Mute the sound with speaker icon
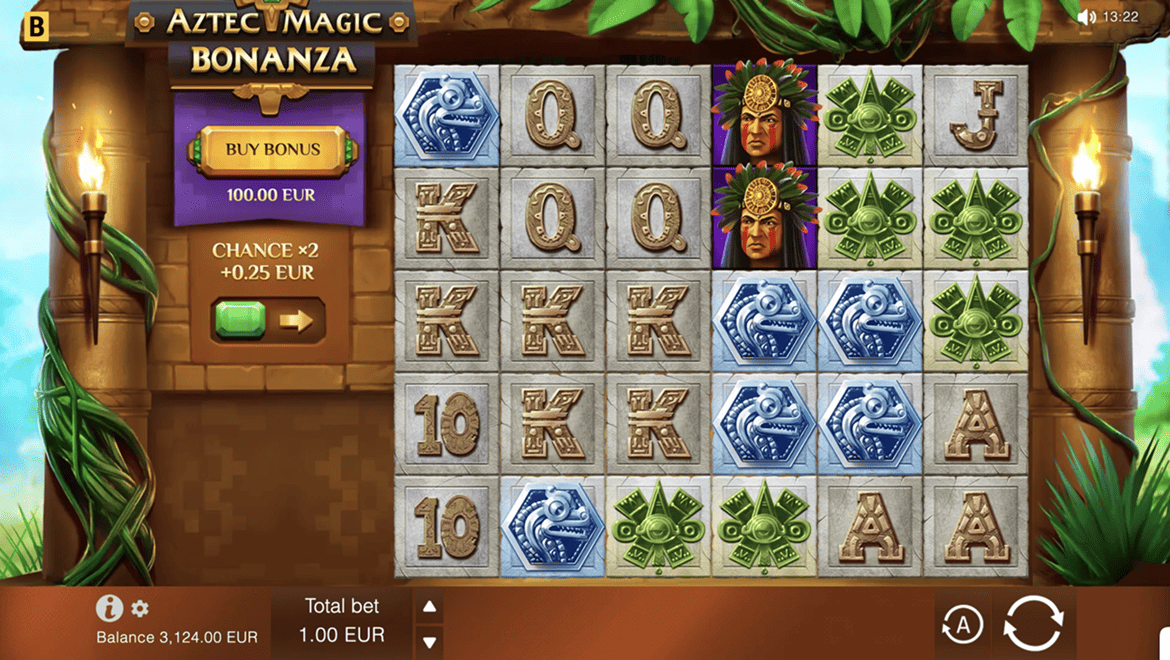 click(1087, 17)
